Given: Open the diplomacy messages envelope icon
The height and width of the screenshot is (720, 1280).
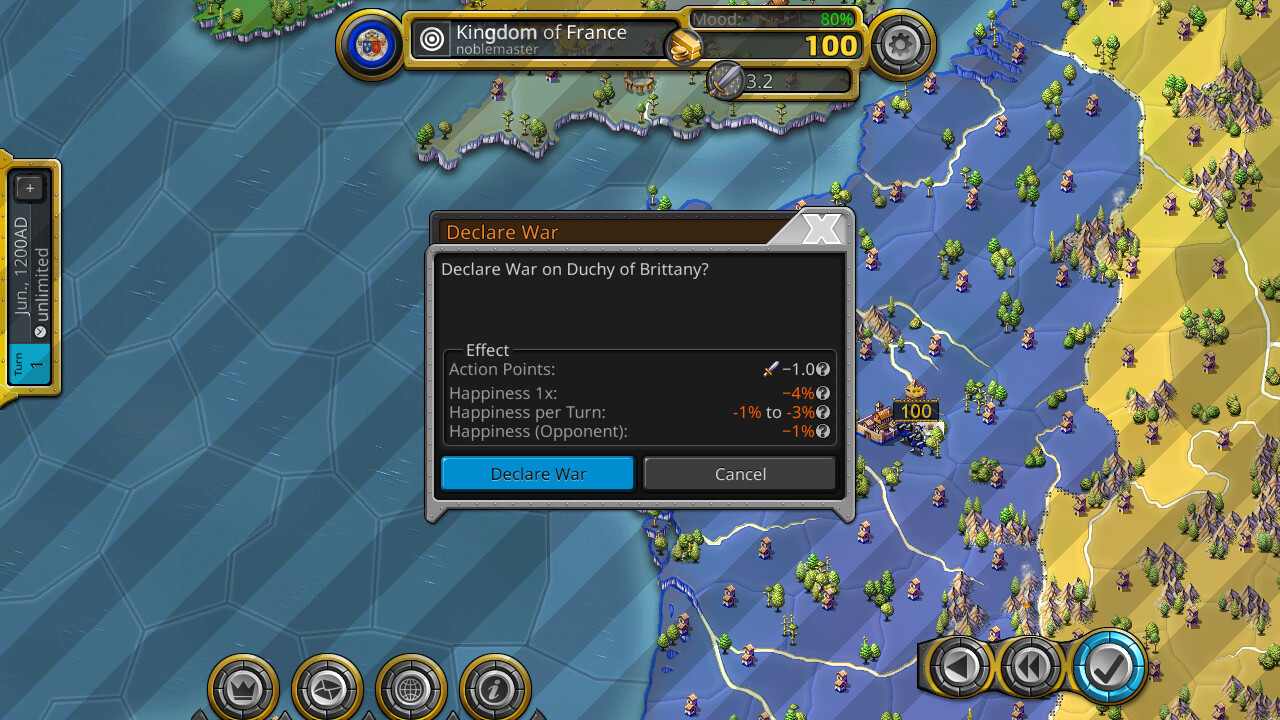Looking at the screenshot, I should (x=328, y=688).
